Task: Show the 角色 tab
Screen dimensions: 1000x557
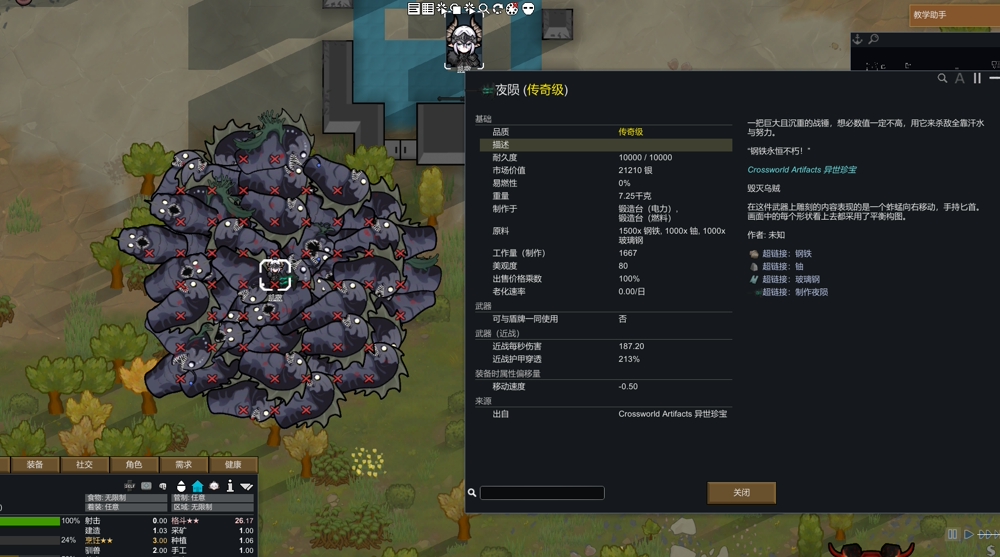Action: [x=134, y=464]
